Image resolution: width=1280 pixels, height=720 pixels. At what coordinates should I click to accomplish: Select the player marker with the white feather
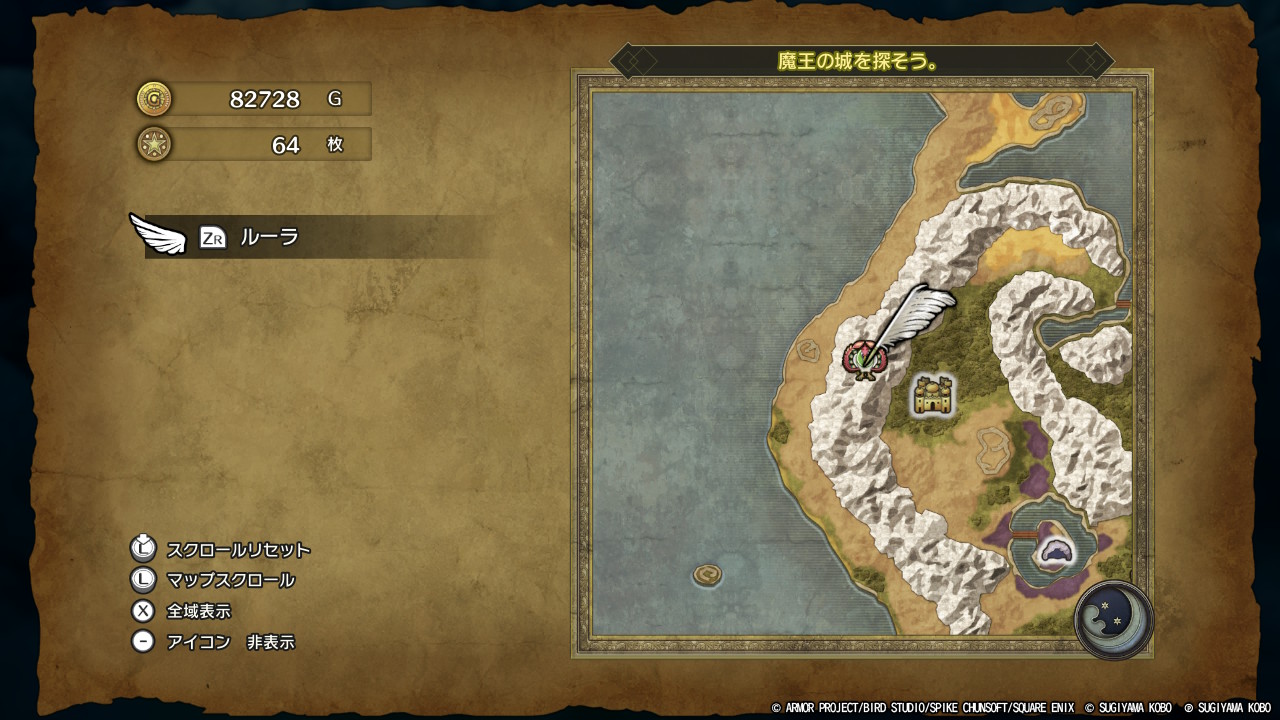pyautogui.click(x=862, y=358)
